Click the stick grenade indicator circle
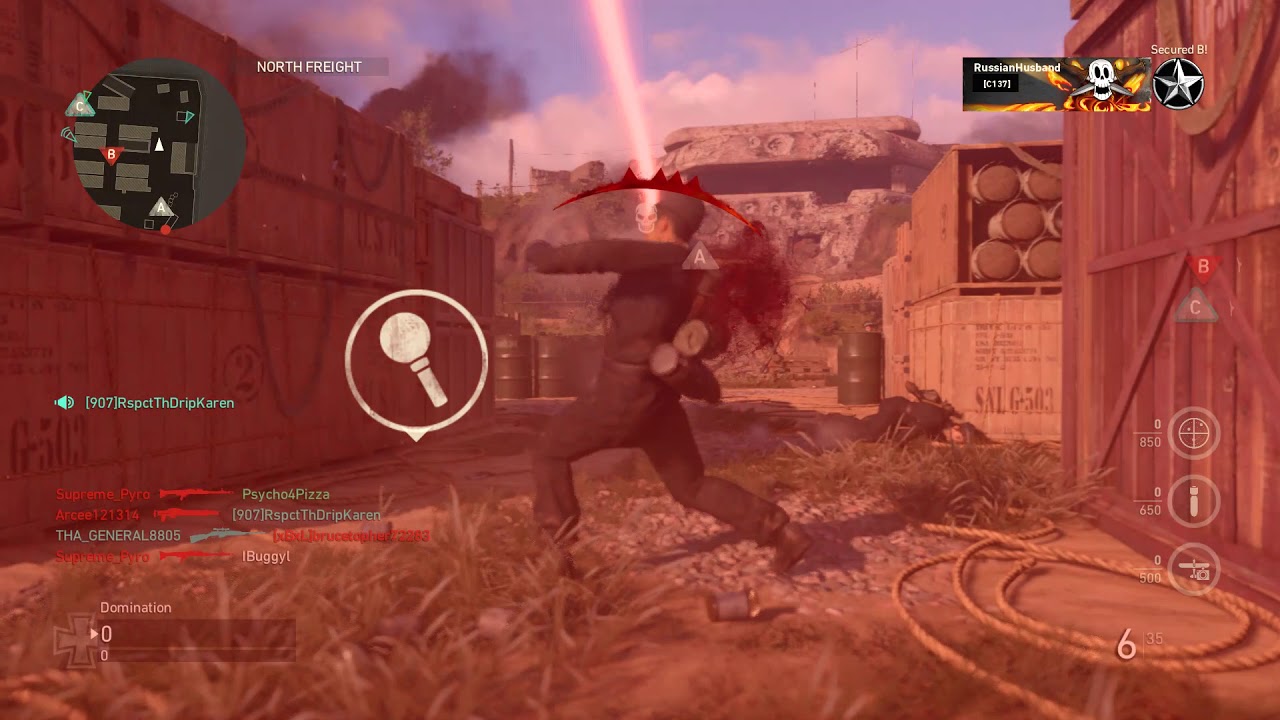Image resolution: width=1280 pixels, height=720 pixels. pyautogui.click(x=416, y=359)
